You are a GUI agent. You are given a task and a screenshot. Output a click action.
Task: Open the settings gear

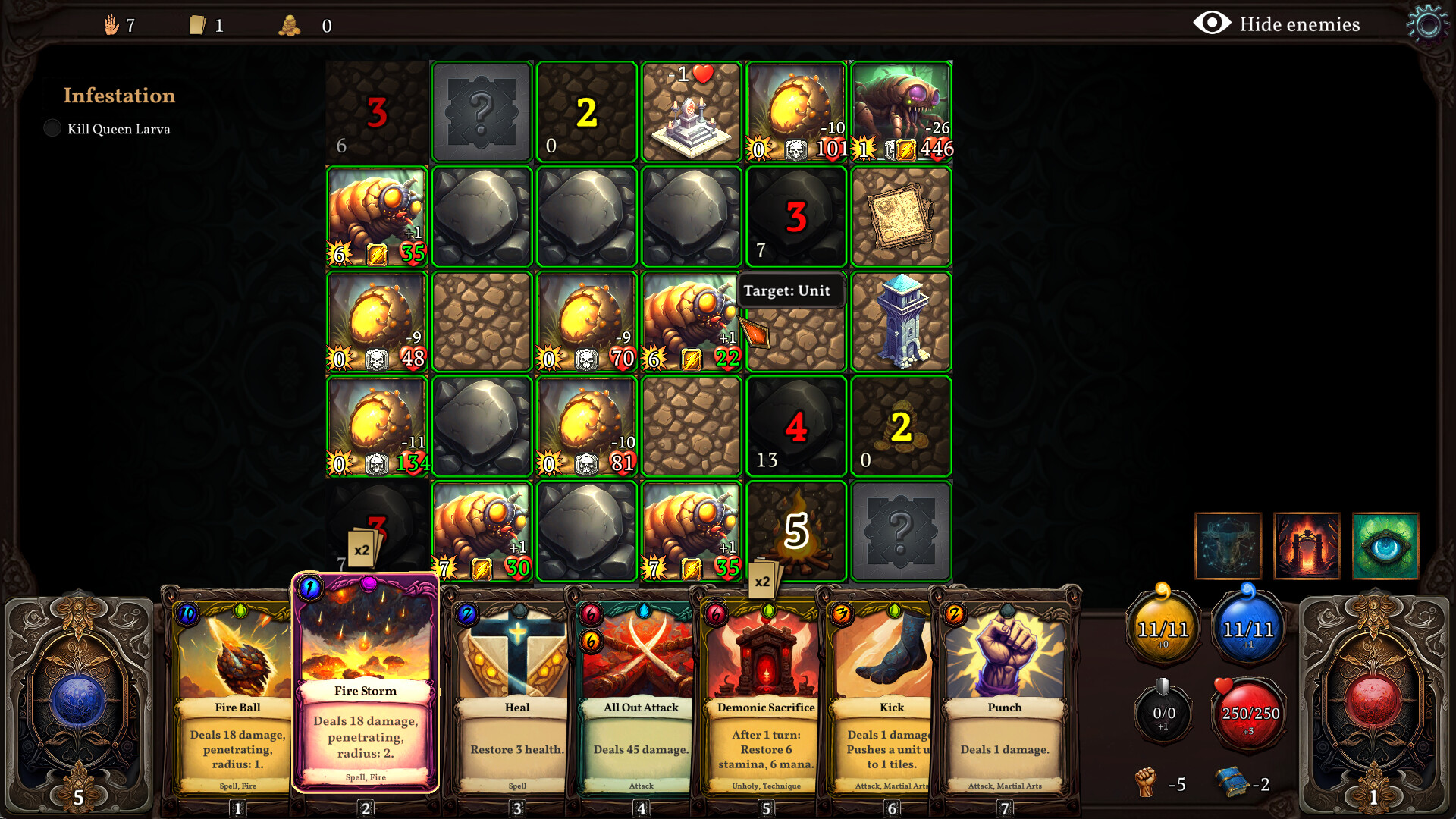click(1427, 23)
